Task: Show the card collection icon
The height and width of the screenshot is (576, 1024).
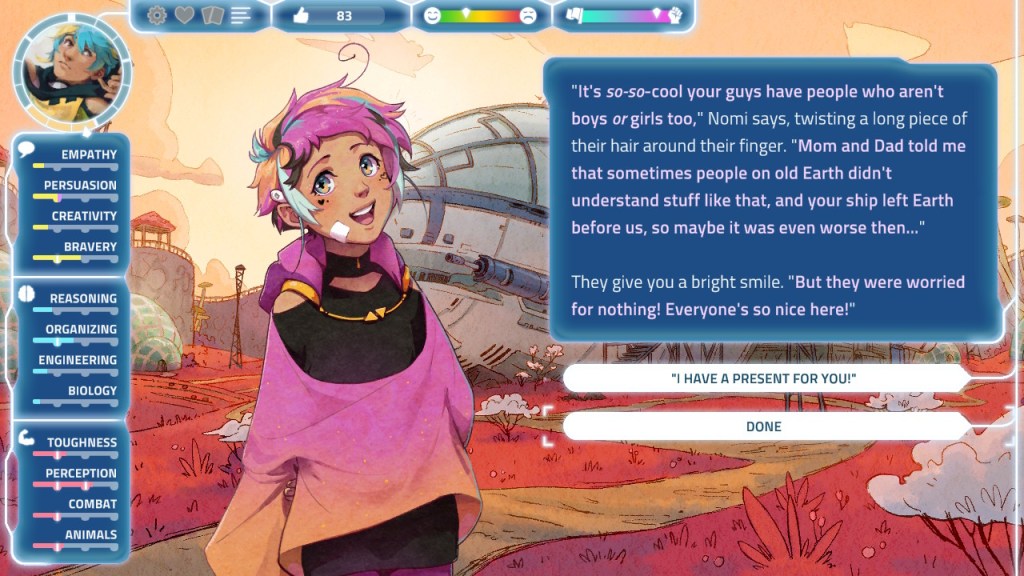Action: click(212, 15)
